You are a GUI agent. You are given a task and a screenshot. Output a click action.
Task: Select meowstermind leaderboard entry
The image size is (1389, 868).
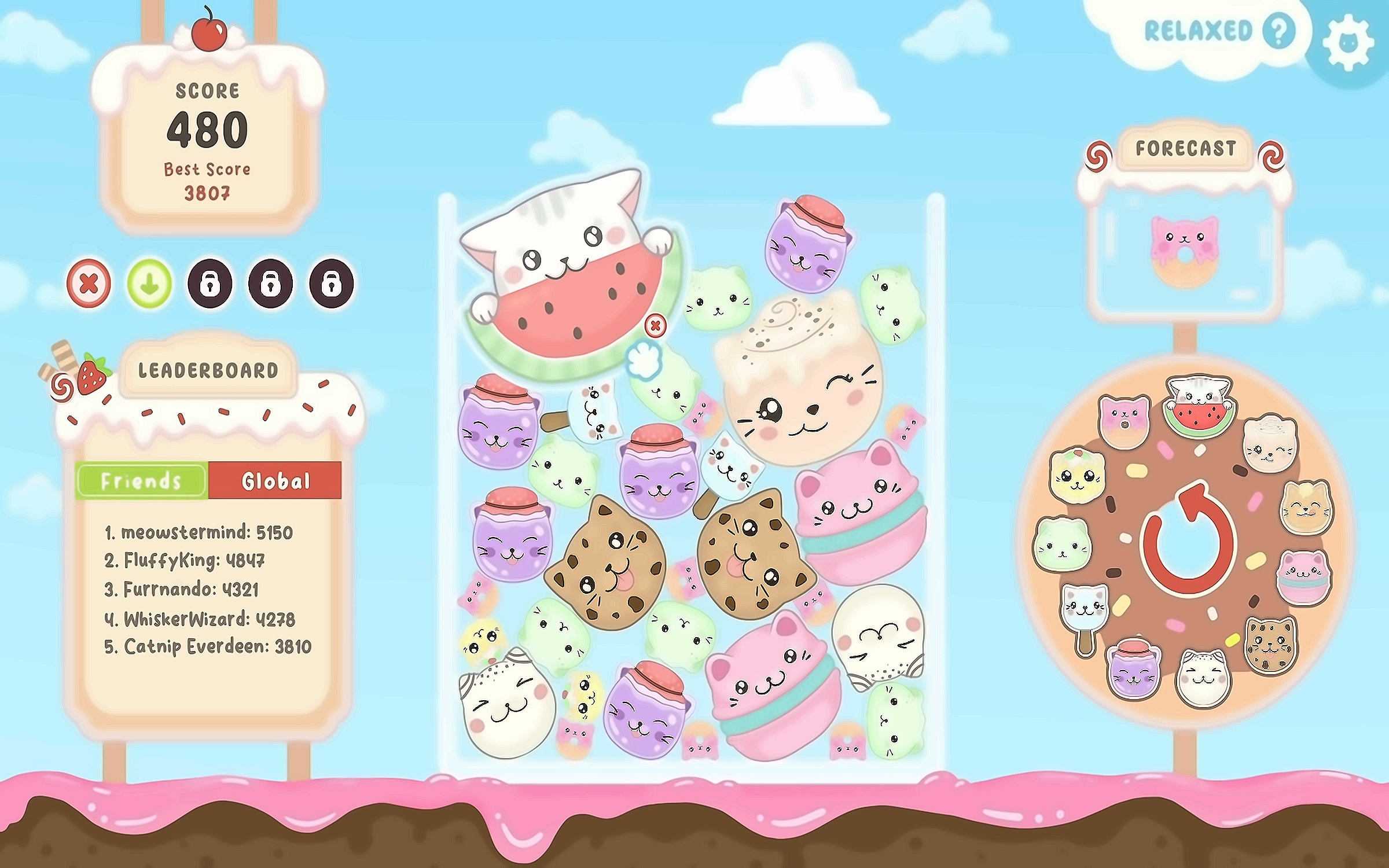coord(199,532)
